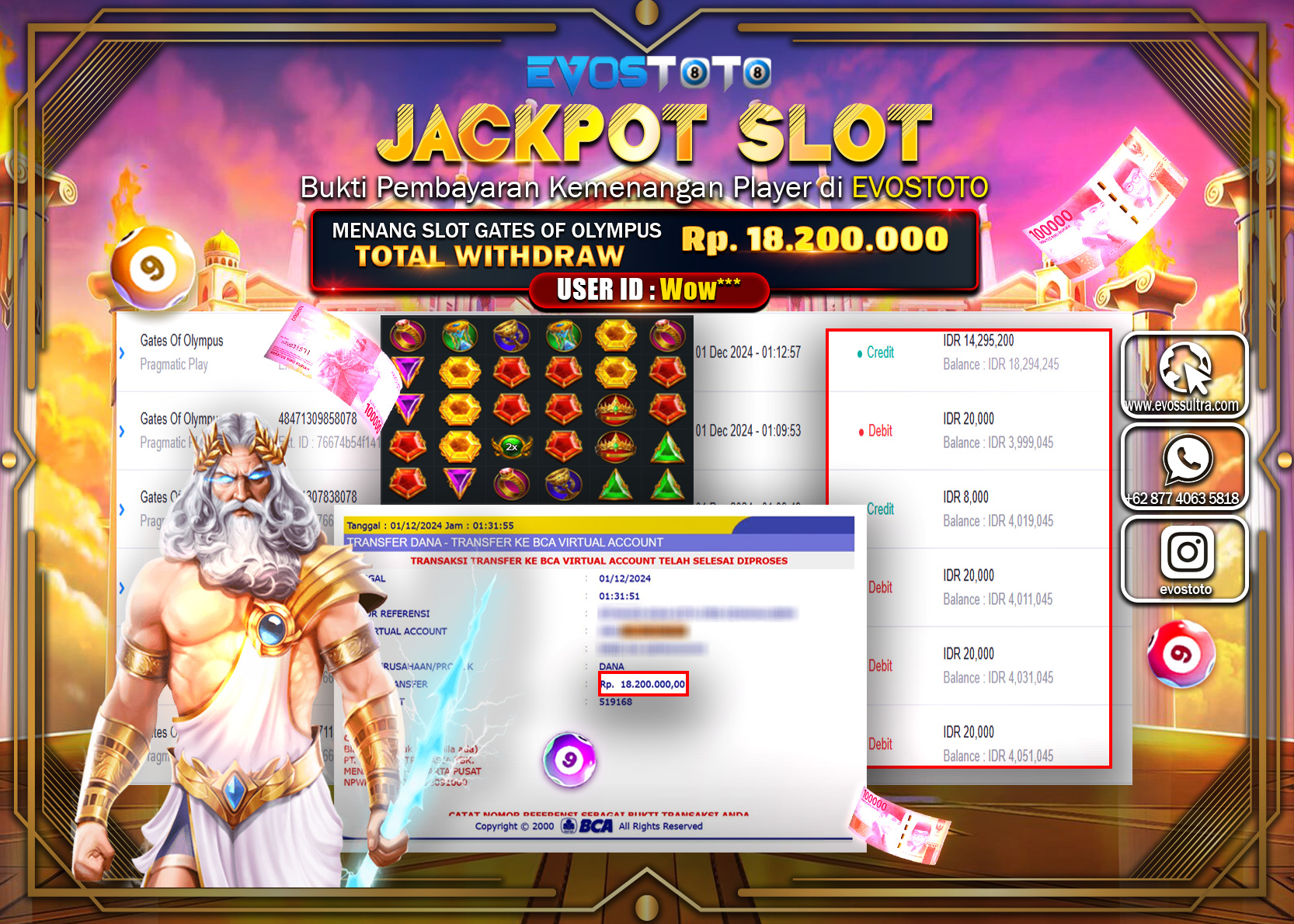1294x924 pixels.
Task: Expand the second Gates Of Olympus entry chevron
Action: pos(123,432)
